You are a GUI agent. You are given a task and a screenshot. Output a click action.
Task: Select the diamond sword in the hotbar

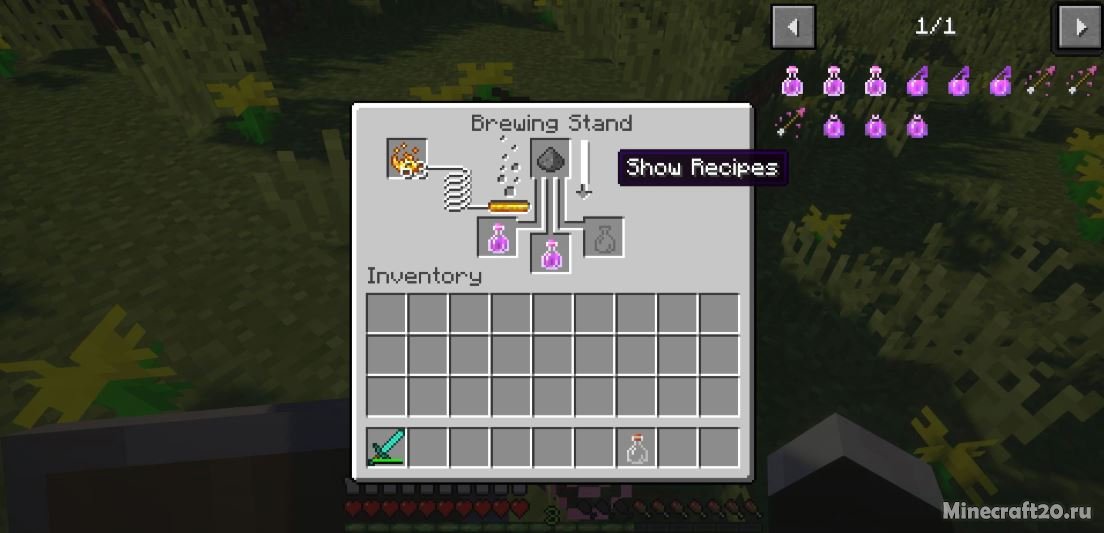pyautogui.click(x=386, y=447)
